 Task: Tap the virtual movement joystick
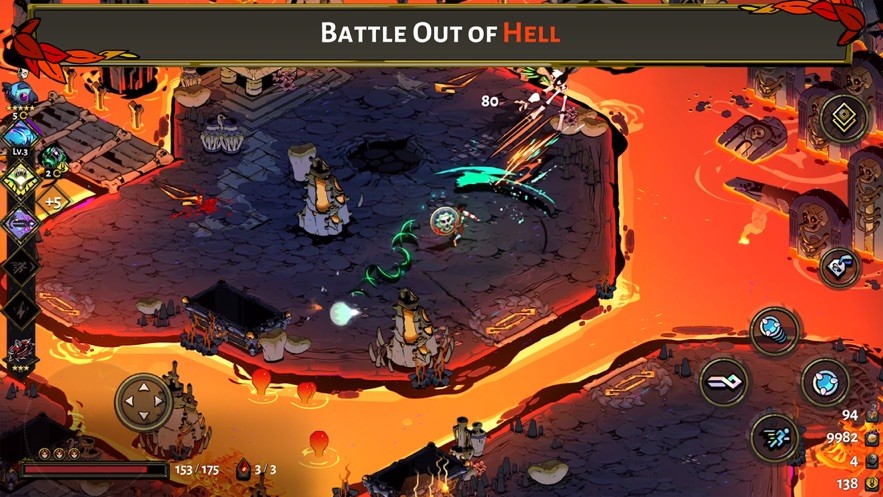coord(144,402)
